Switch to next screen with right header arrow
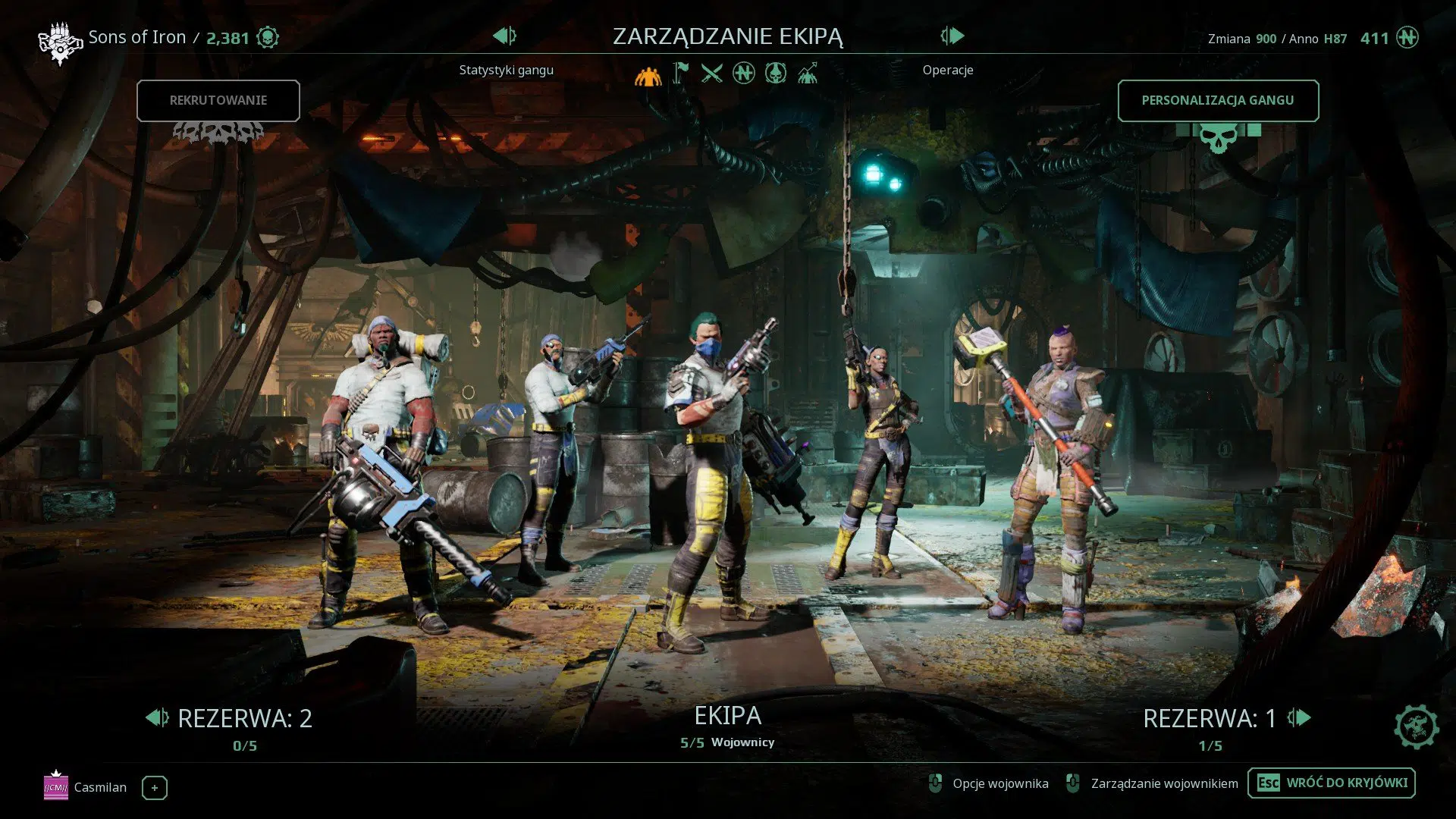Viewport: 1456px width, 819px height. point(953,36)
